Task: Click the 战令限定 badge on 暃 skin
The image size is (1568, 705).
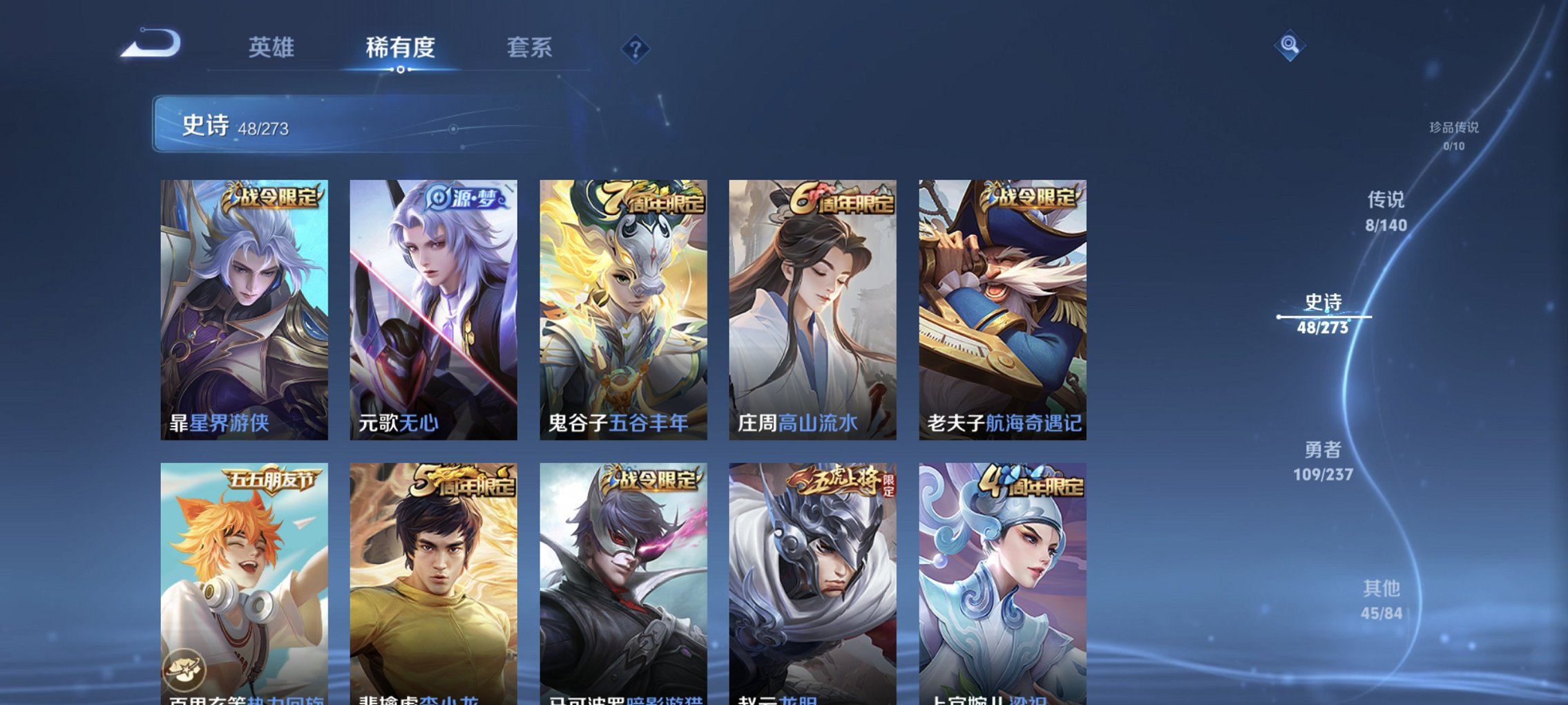Action: pyautogui.click(x=271, y=198)
